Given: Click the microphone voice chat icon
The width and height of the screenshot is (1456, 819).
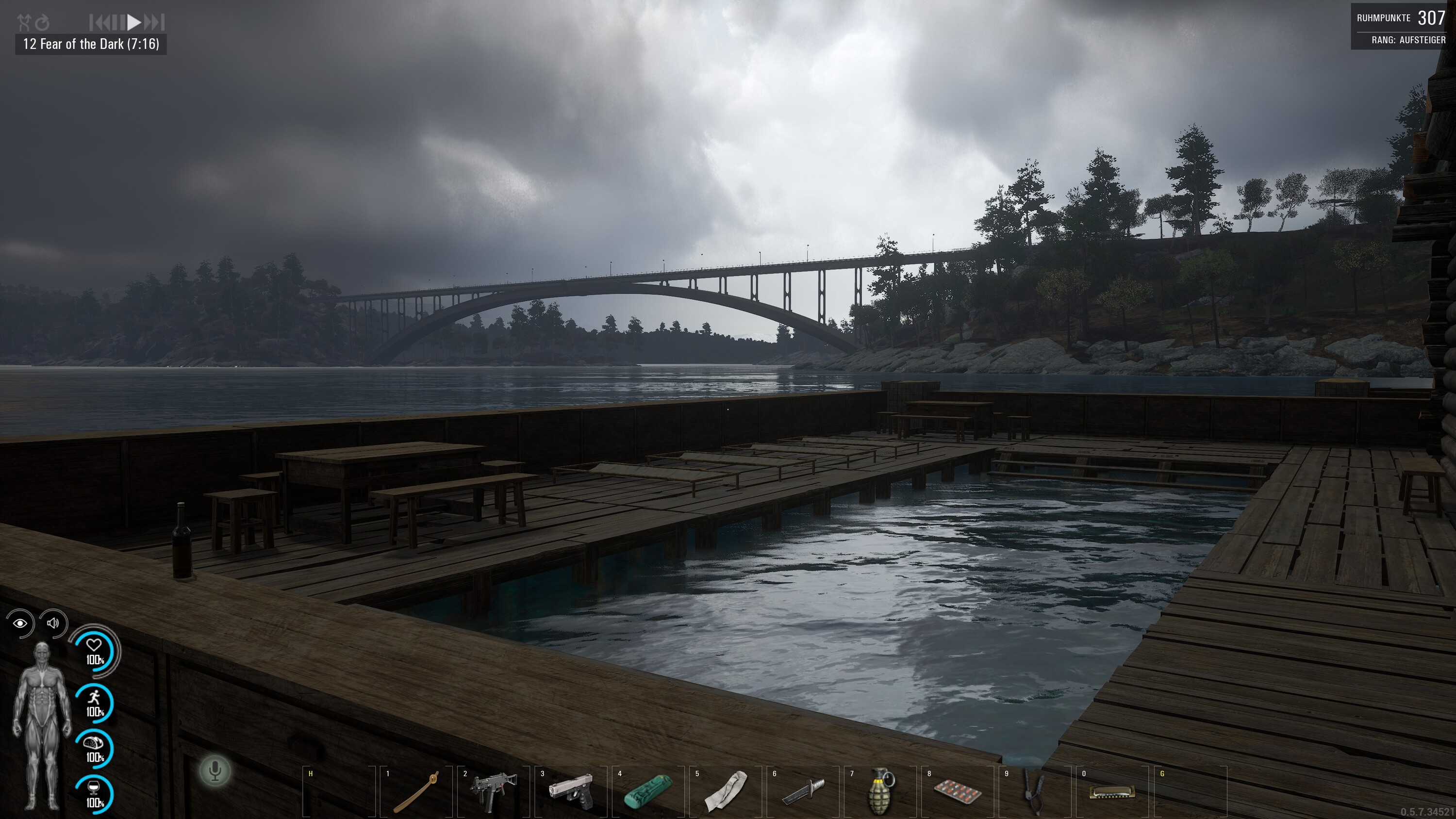Looking at the screenshot, I should click(215, 770).
